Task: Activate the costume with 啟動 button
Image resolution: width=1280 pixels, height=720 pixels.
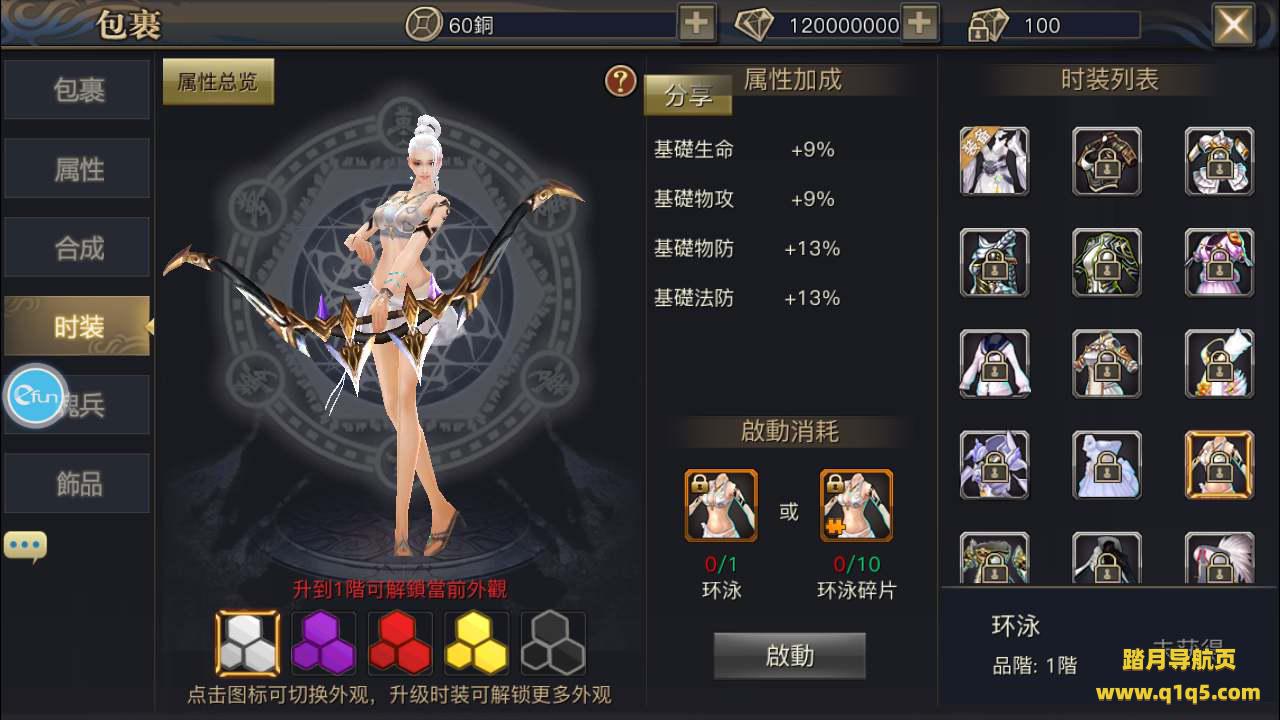Action: [789, 656]
